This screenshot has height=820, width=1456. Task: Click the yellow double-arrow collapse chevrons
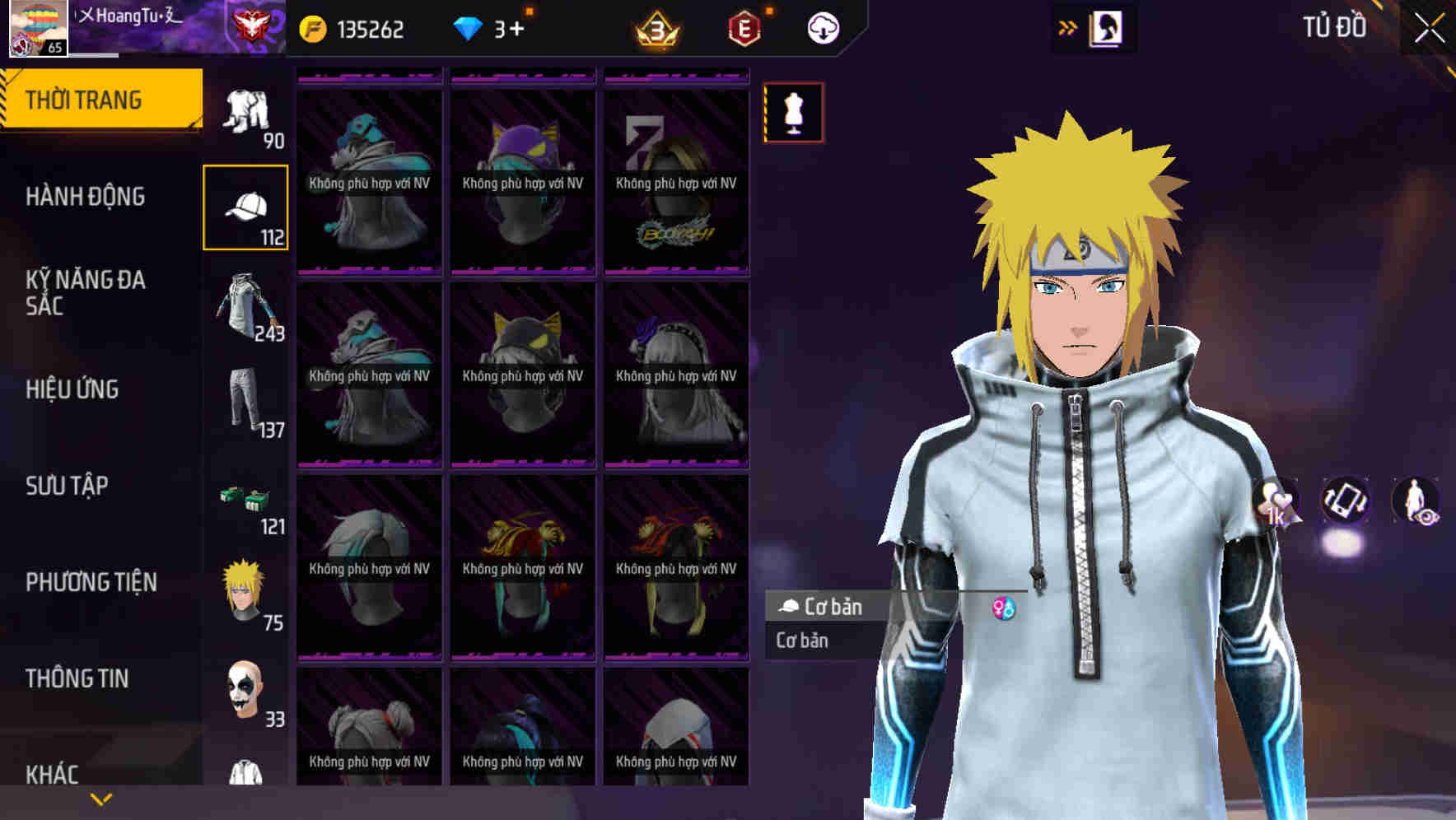pos(1066,26)
